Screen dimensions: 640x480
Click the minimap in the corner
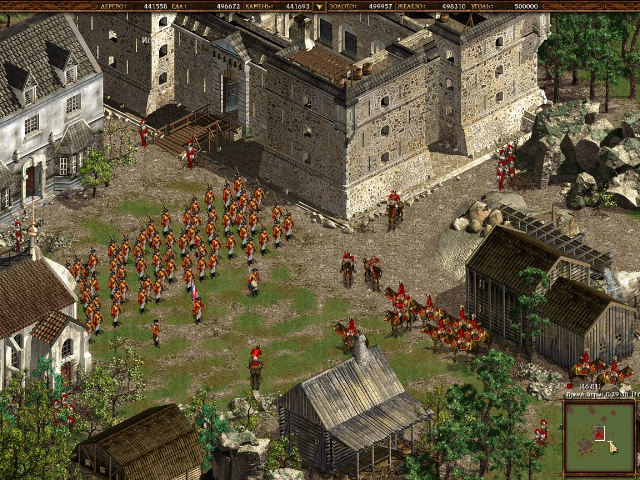click(x=598, y=438)
